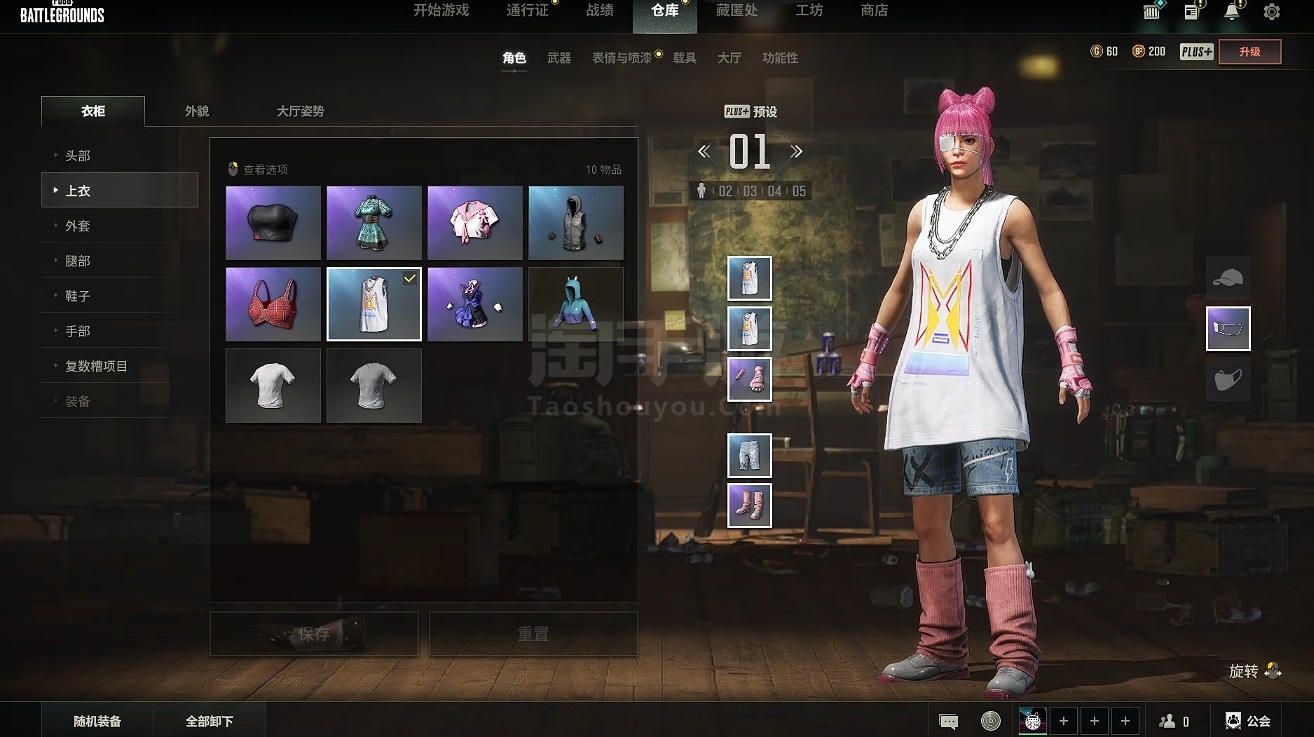Select the red plaid bra top

[273, 304]
